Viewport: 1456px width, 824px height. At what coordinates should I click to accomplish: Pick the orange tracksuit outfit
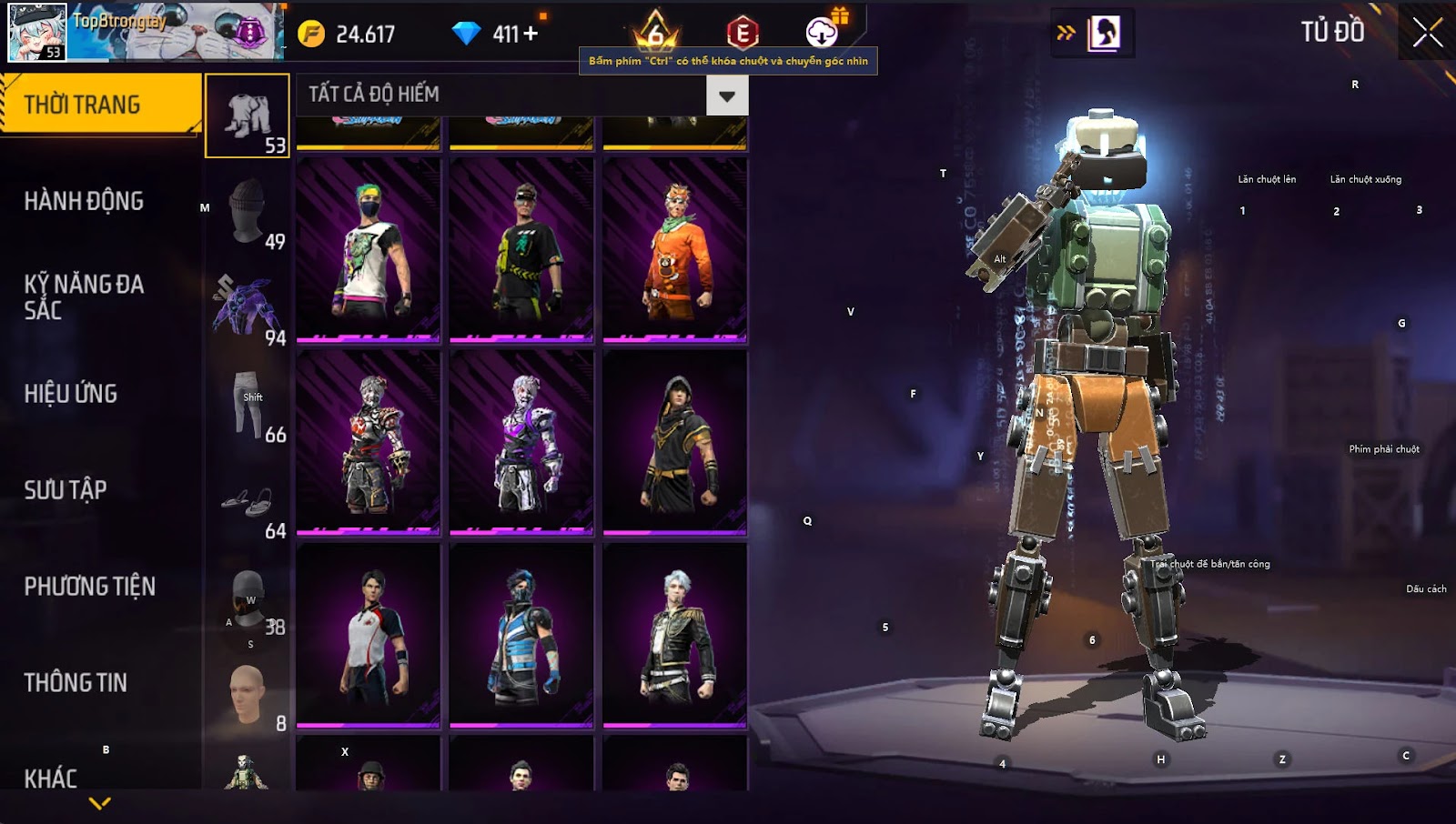coord(674,251)
